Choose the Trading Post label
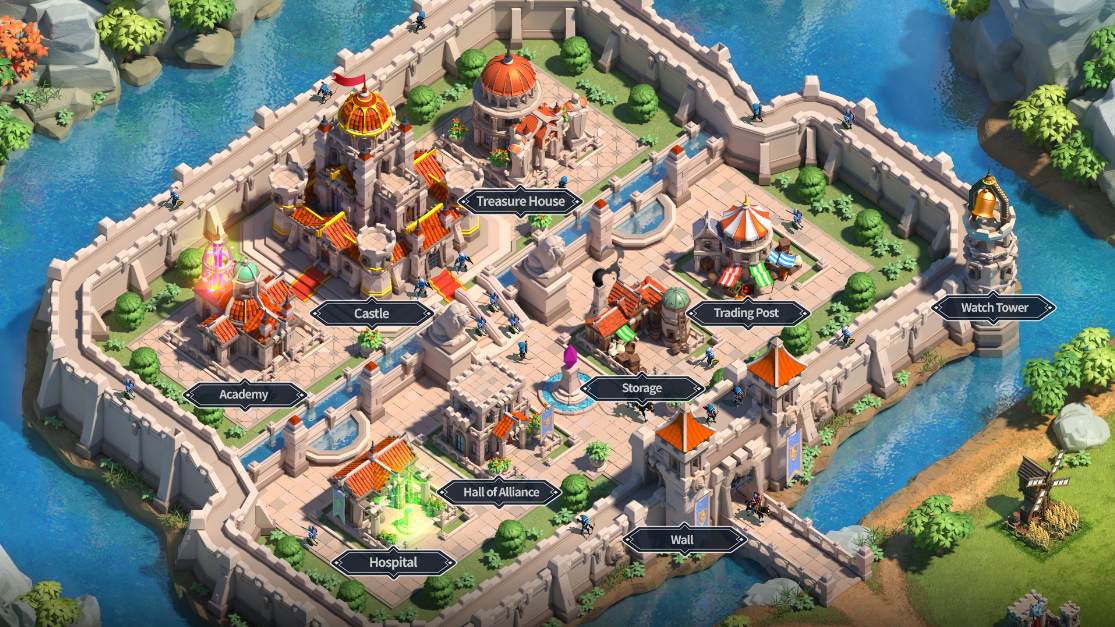The image size is (1115, 627). tap(747, 313)
